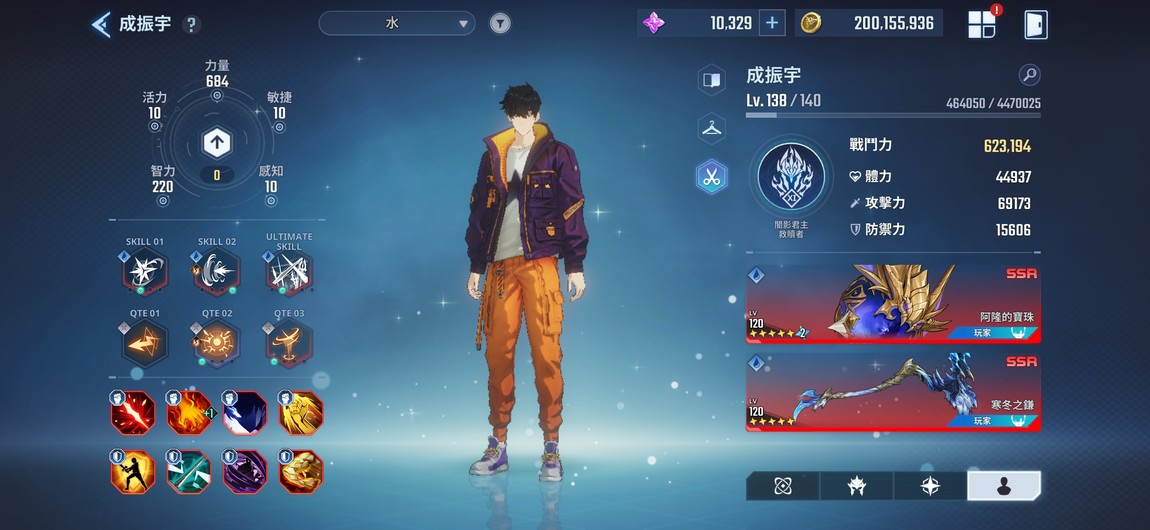
Task: Open the 水 element dropdown
Action: click(397, 23)
